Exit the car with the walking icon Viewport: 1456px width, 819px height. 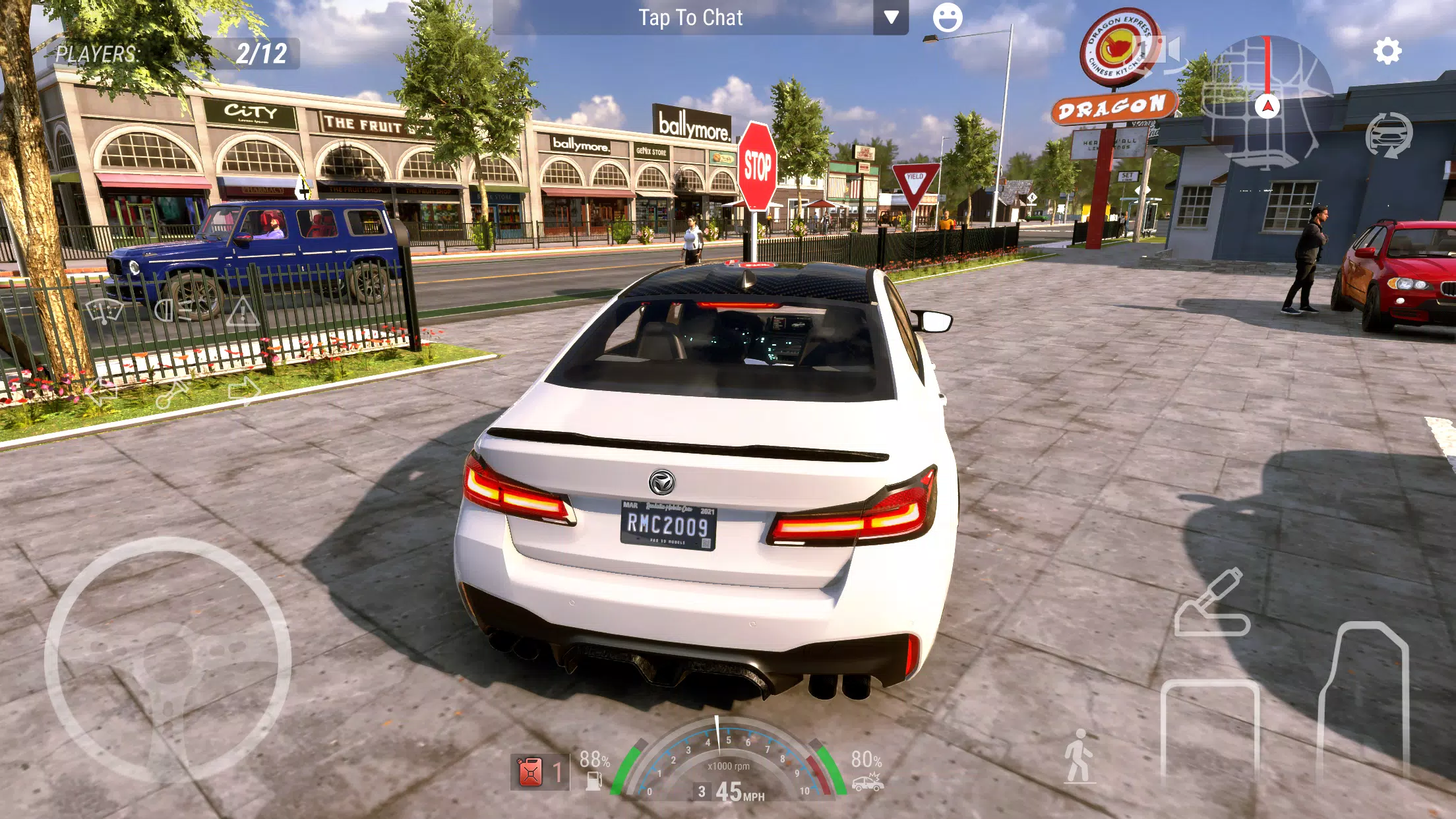(1079, 757)
